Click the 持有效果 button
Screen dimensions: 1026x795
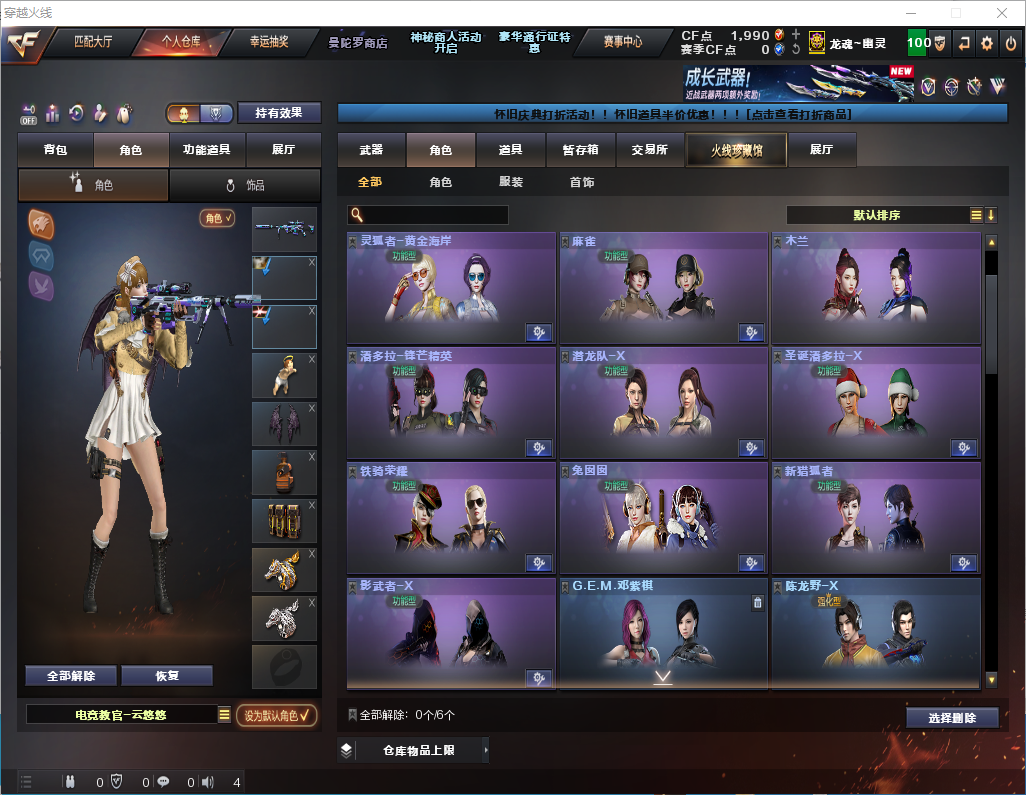(279, 113)
